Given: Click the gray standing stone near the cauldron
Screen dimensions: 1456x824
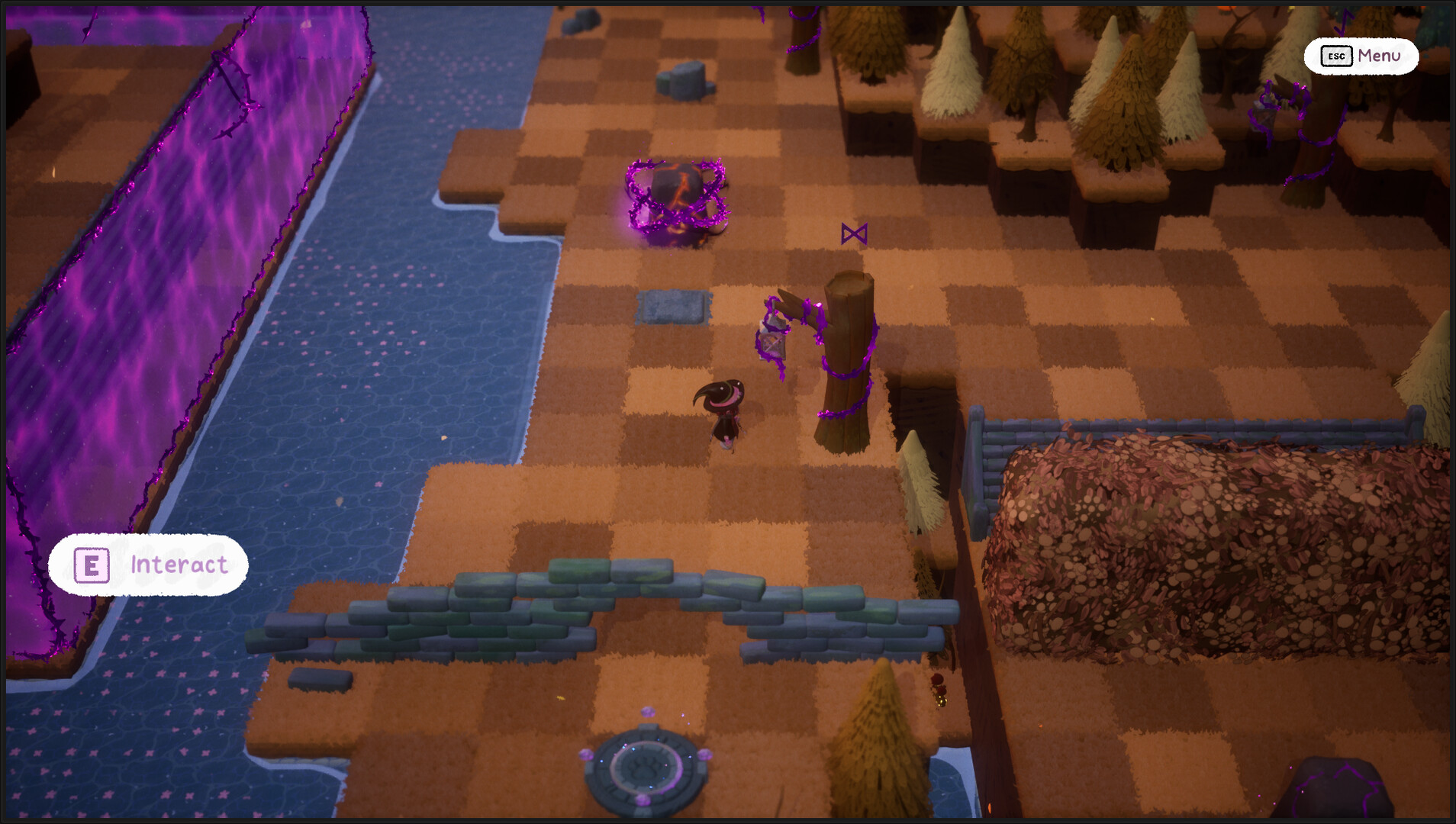Looking at the screenshot, I should pos(683,80).
